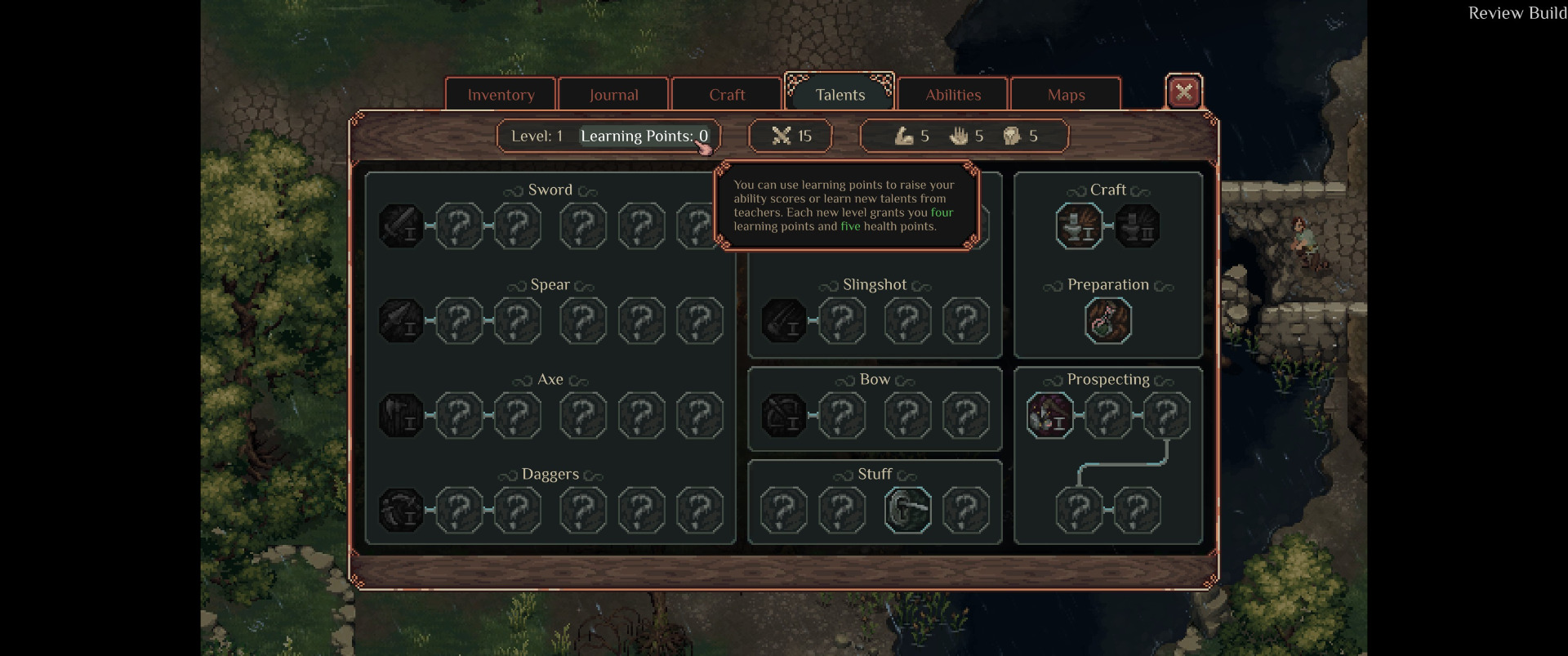This screenshot has height=656, width=1568.
Task: Select the first Sword talent icon
Action: (x=401, y=226)
